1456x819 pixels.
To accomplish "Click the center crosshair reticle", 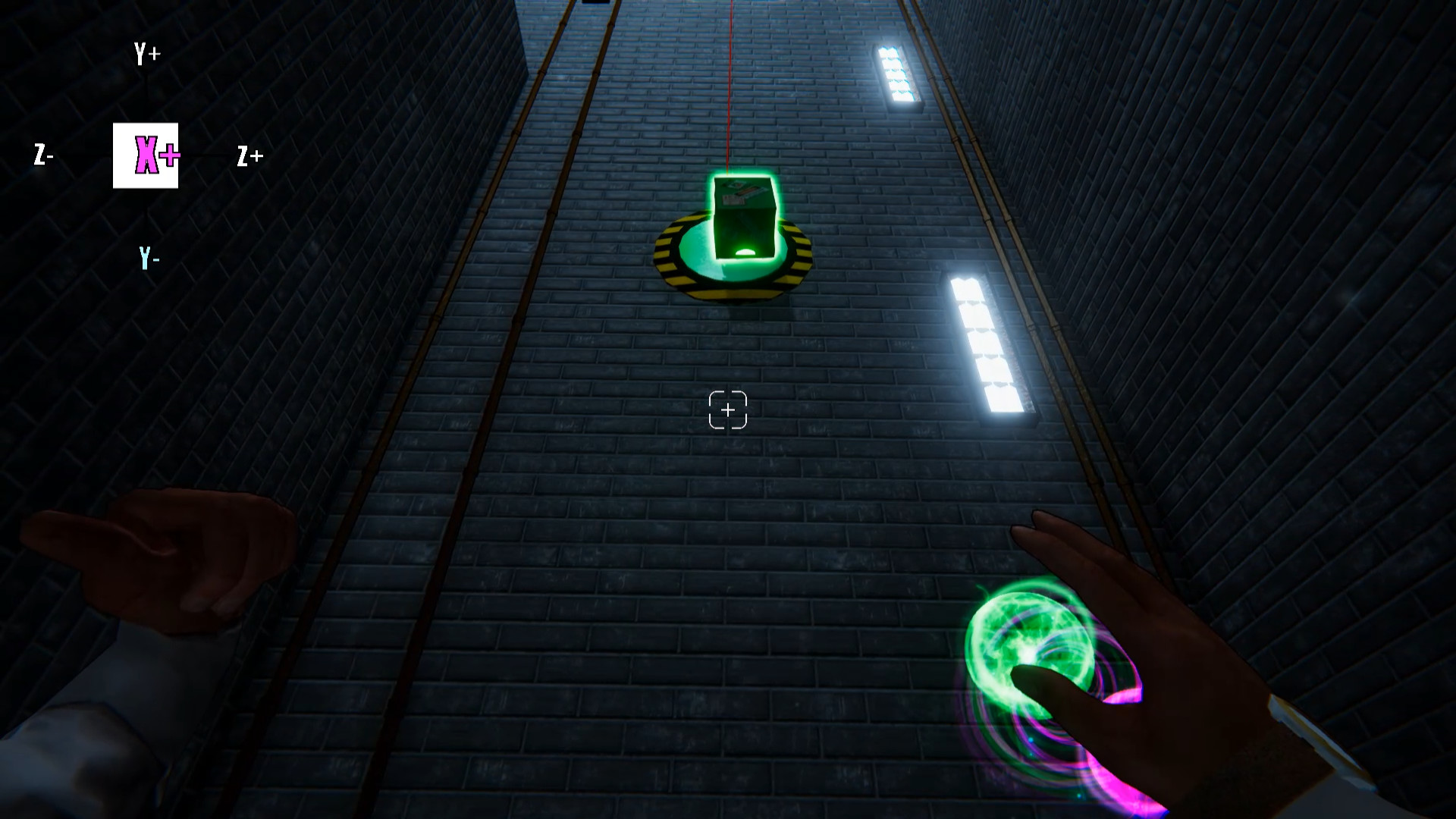I will point(730,409).
